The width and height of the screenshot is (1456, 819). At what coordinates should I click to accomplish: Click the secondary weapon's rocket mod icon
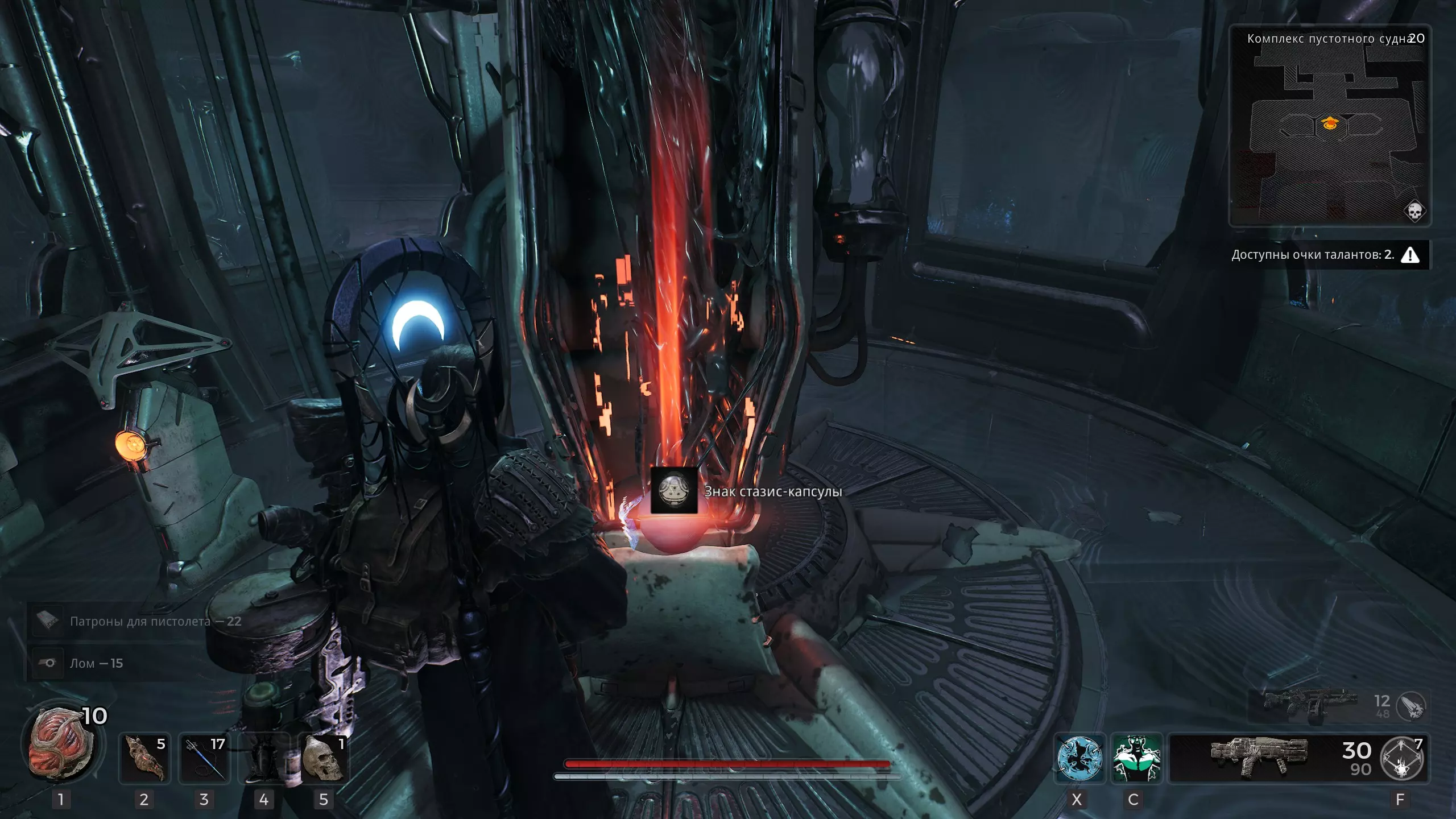[1411, 706]
